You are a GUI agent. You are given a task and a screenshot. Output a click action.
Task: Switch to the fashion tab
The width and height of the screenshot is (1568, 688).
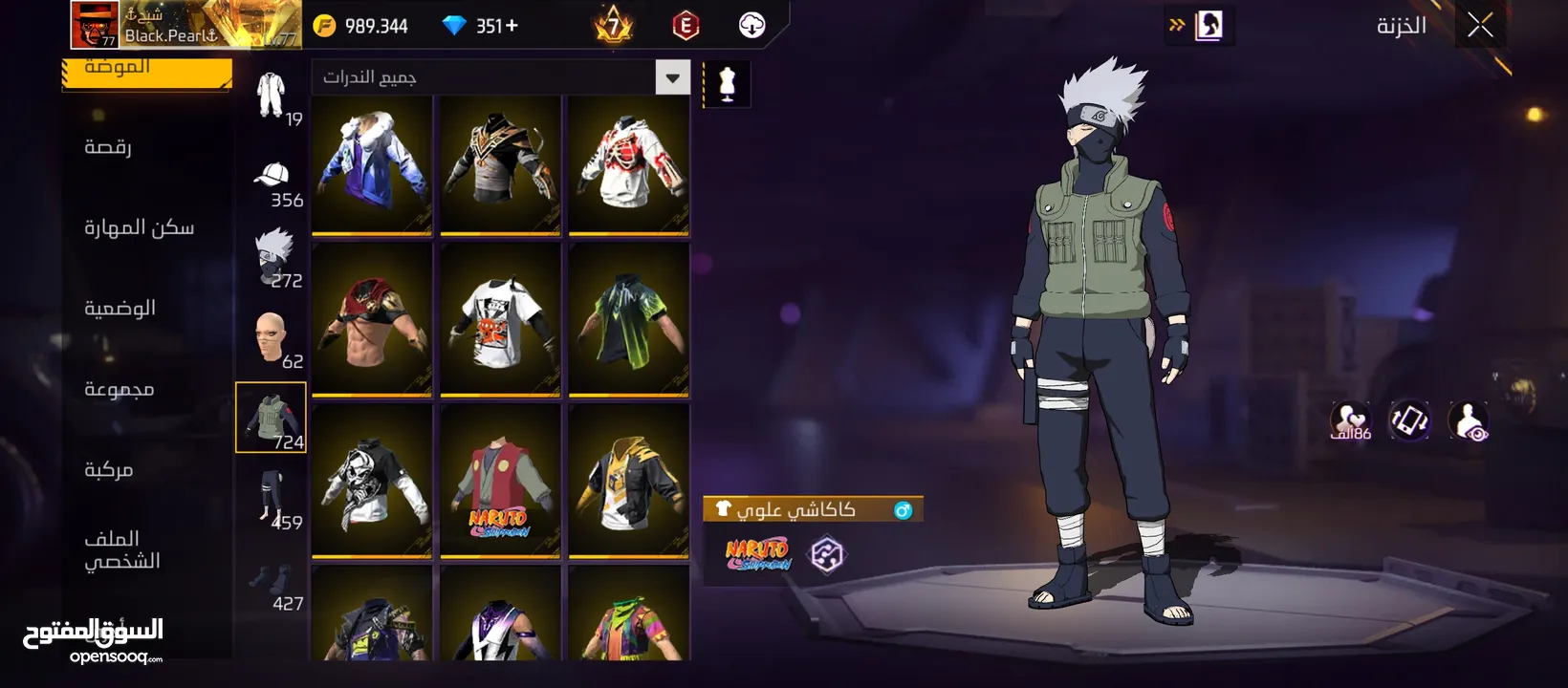tap(146, 71)
